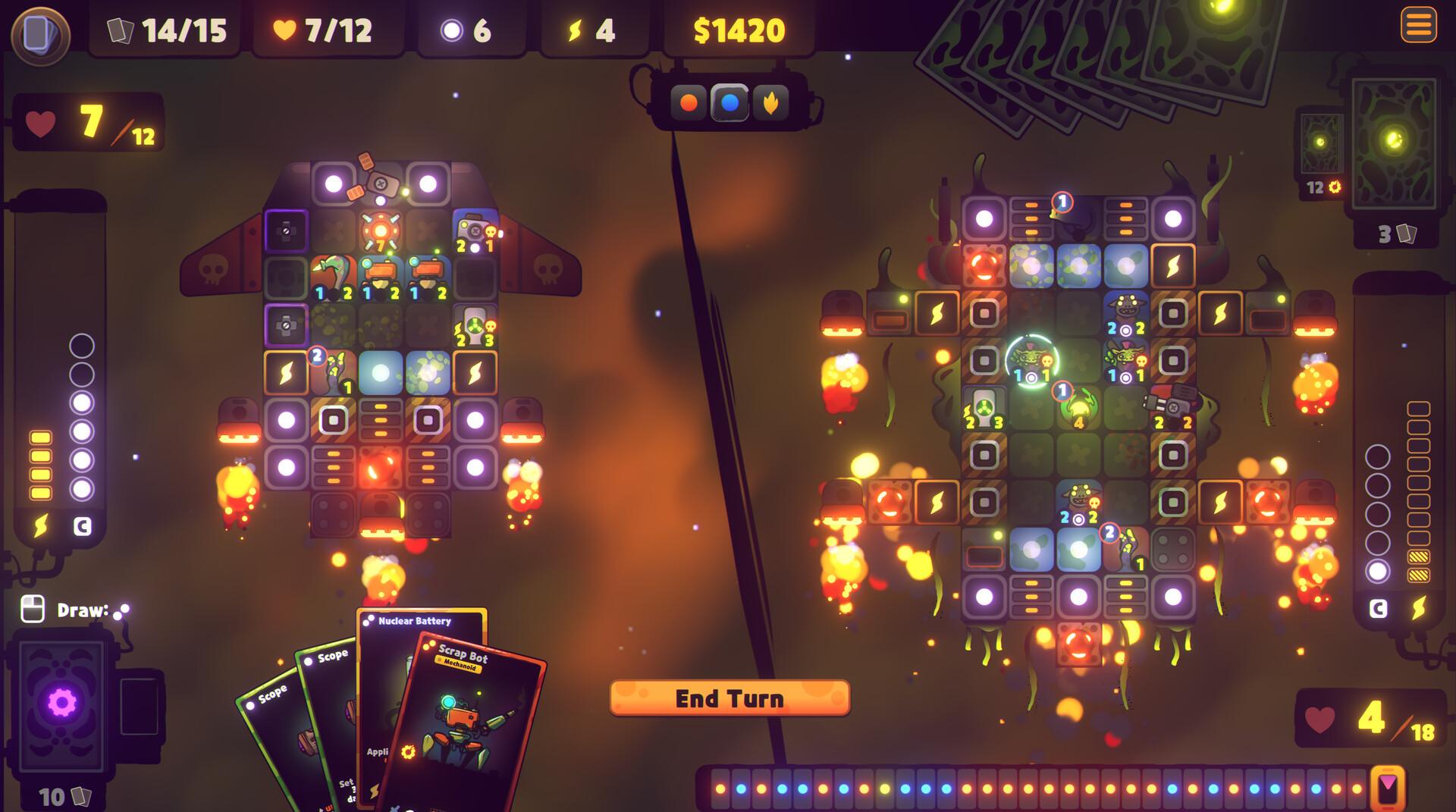Select the red orb indicator
Viewport: 1456px width, 812px height.
tap(689, 102)
